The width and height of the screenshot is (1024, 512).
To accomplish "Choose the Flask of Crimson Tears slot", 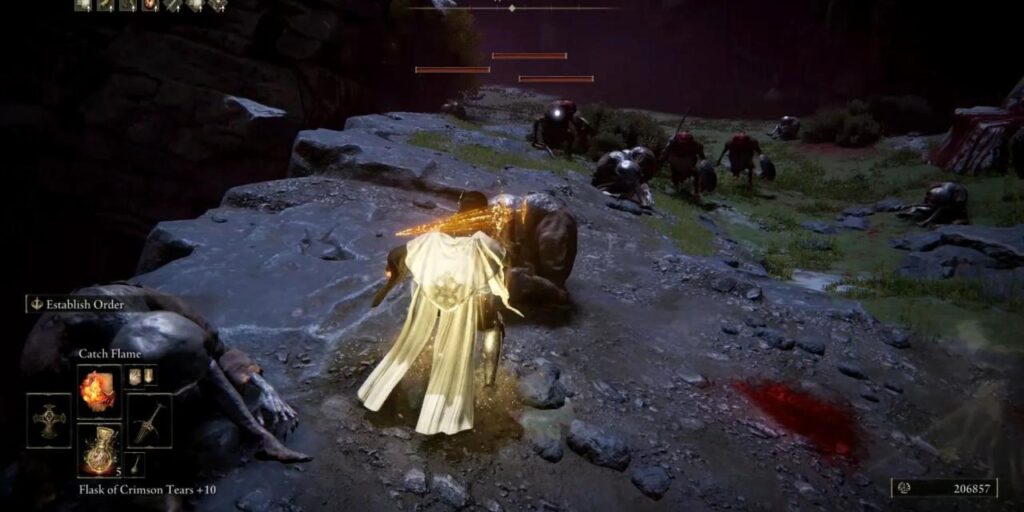I will coord(99,449).
